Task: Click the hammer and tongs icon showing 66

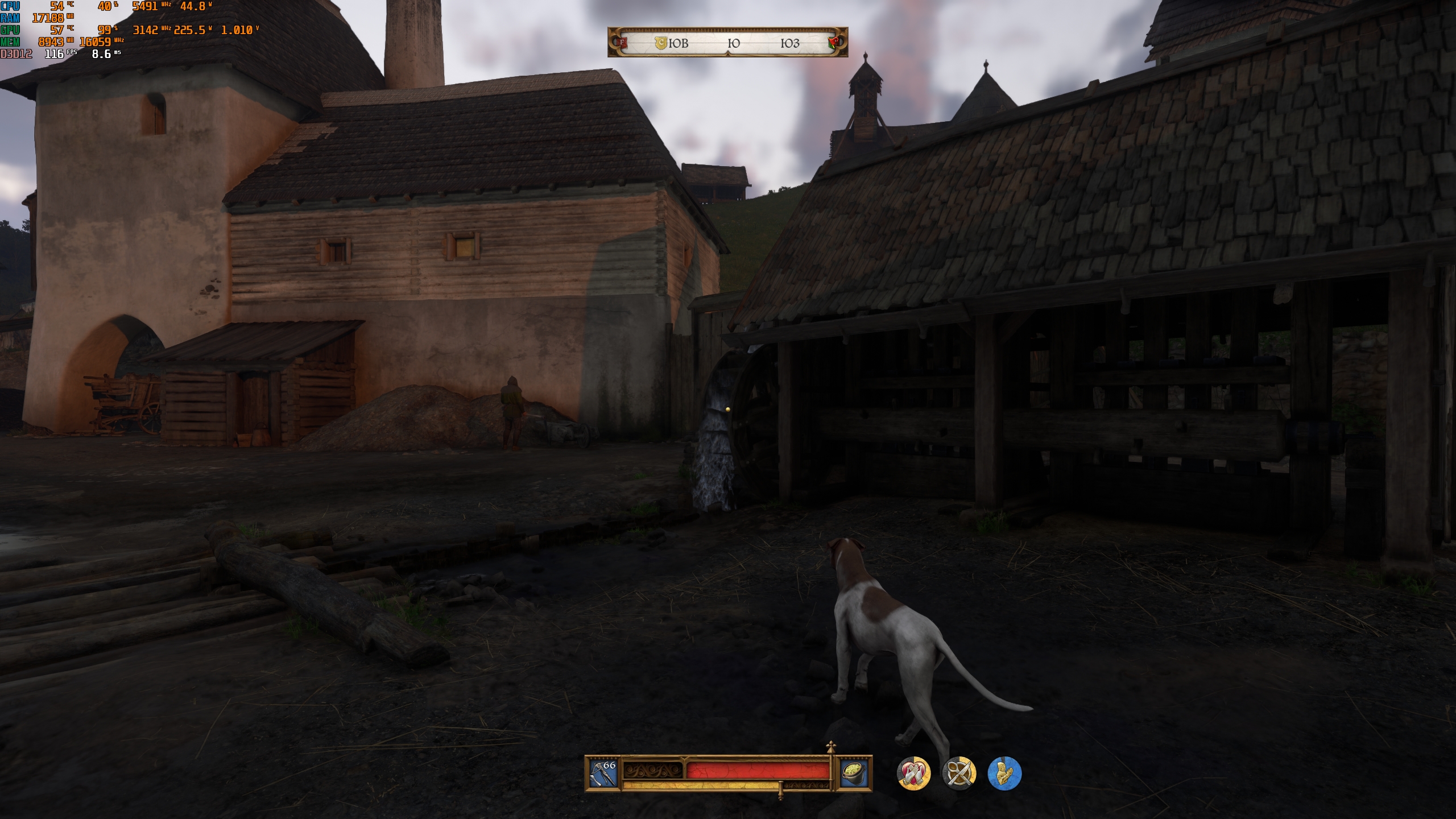Action: (x=603, y=772)
